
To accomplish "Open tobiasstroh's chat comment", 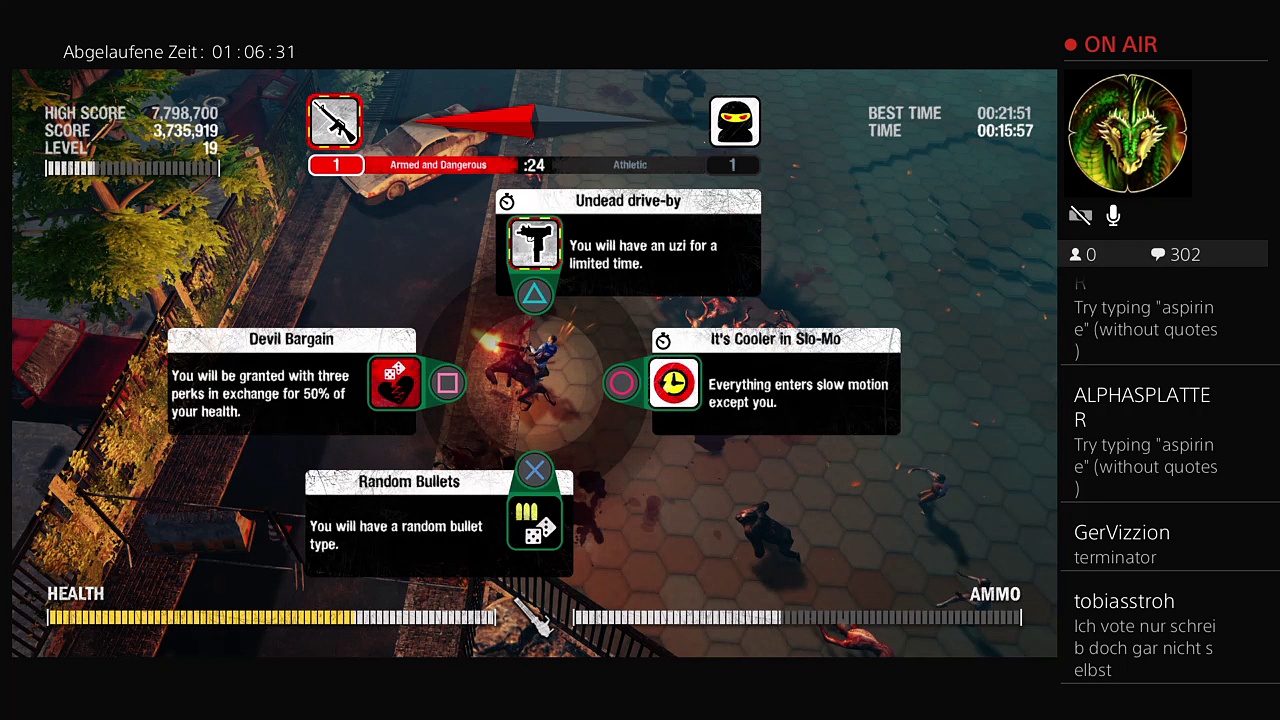I will 1145,634.
